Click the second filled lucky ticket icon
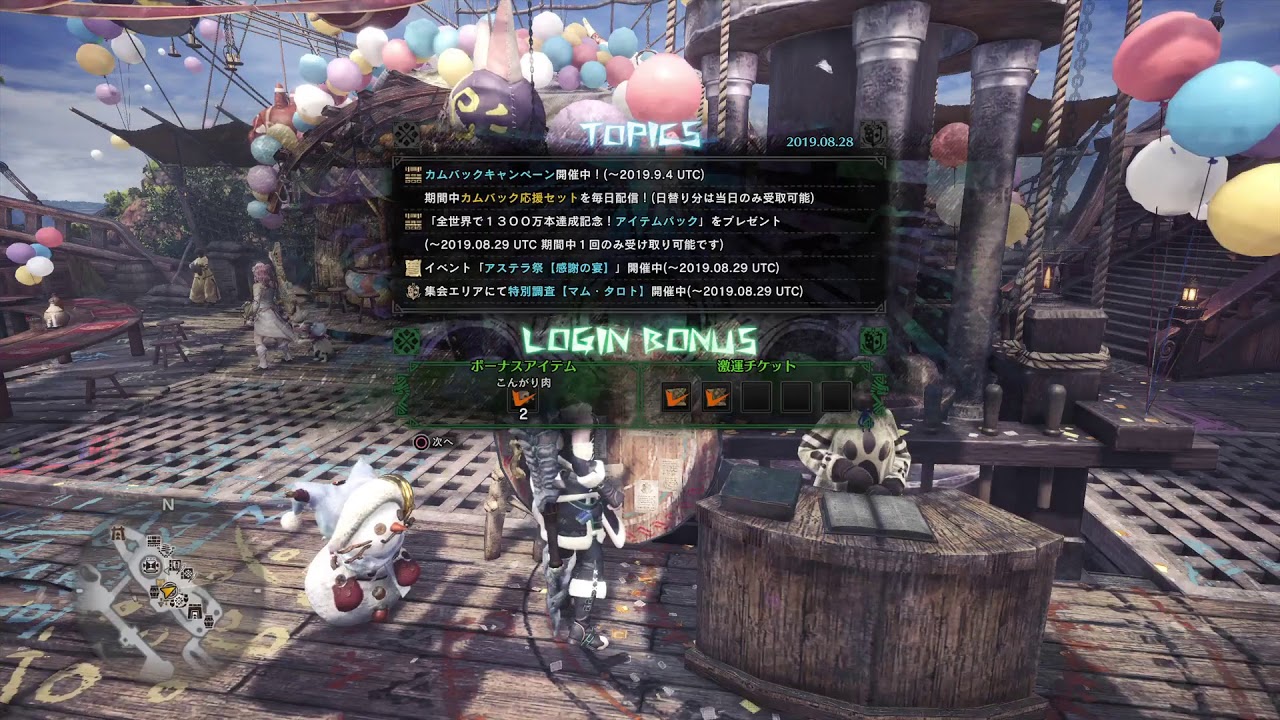The height and width of the screenshot is (720, 1280). (718, 396)
